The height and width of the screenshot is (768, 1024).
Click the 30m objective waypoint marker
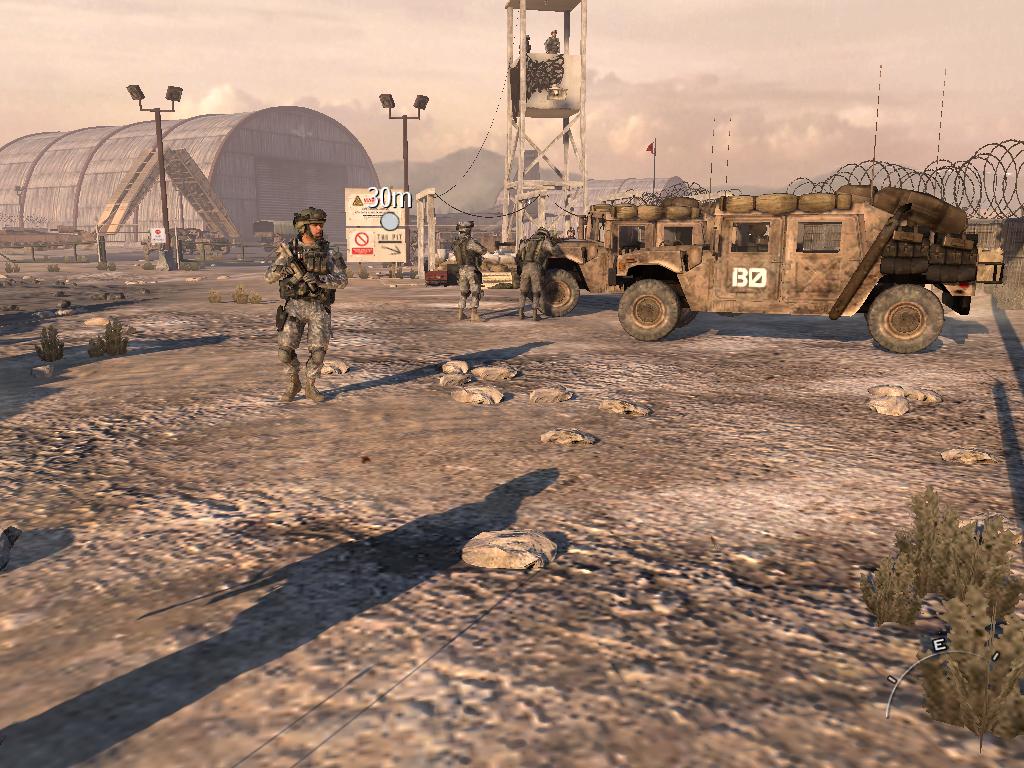390,220
